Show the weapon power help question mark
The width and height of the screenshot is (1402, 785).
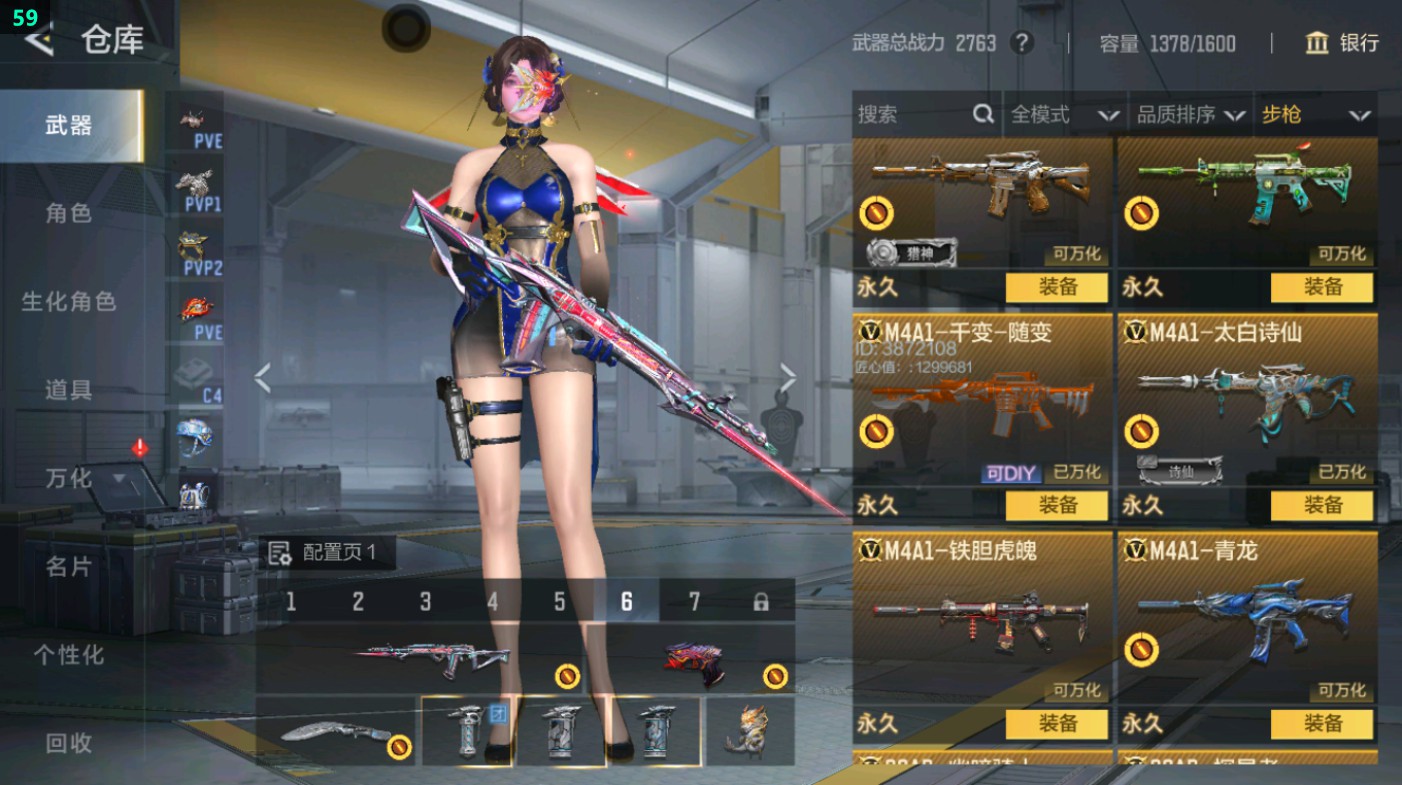pos(1021,43)
